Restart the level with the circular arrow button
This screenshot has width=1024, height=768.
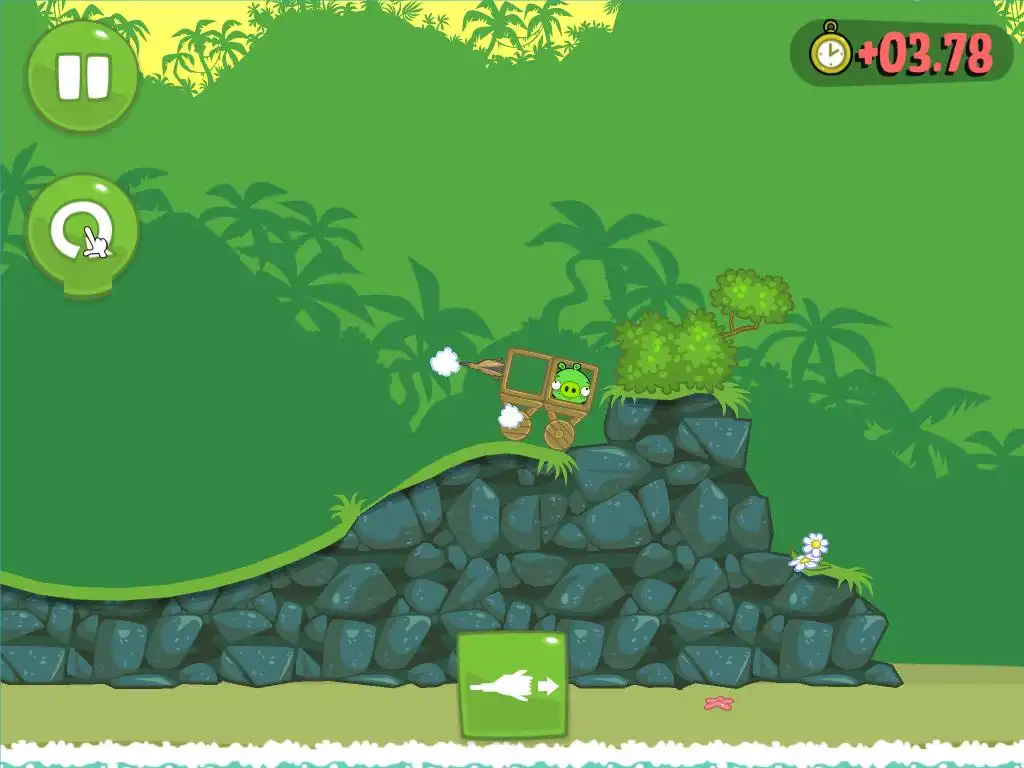82,231
